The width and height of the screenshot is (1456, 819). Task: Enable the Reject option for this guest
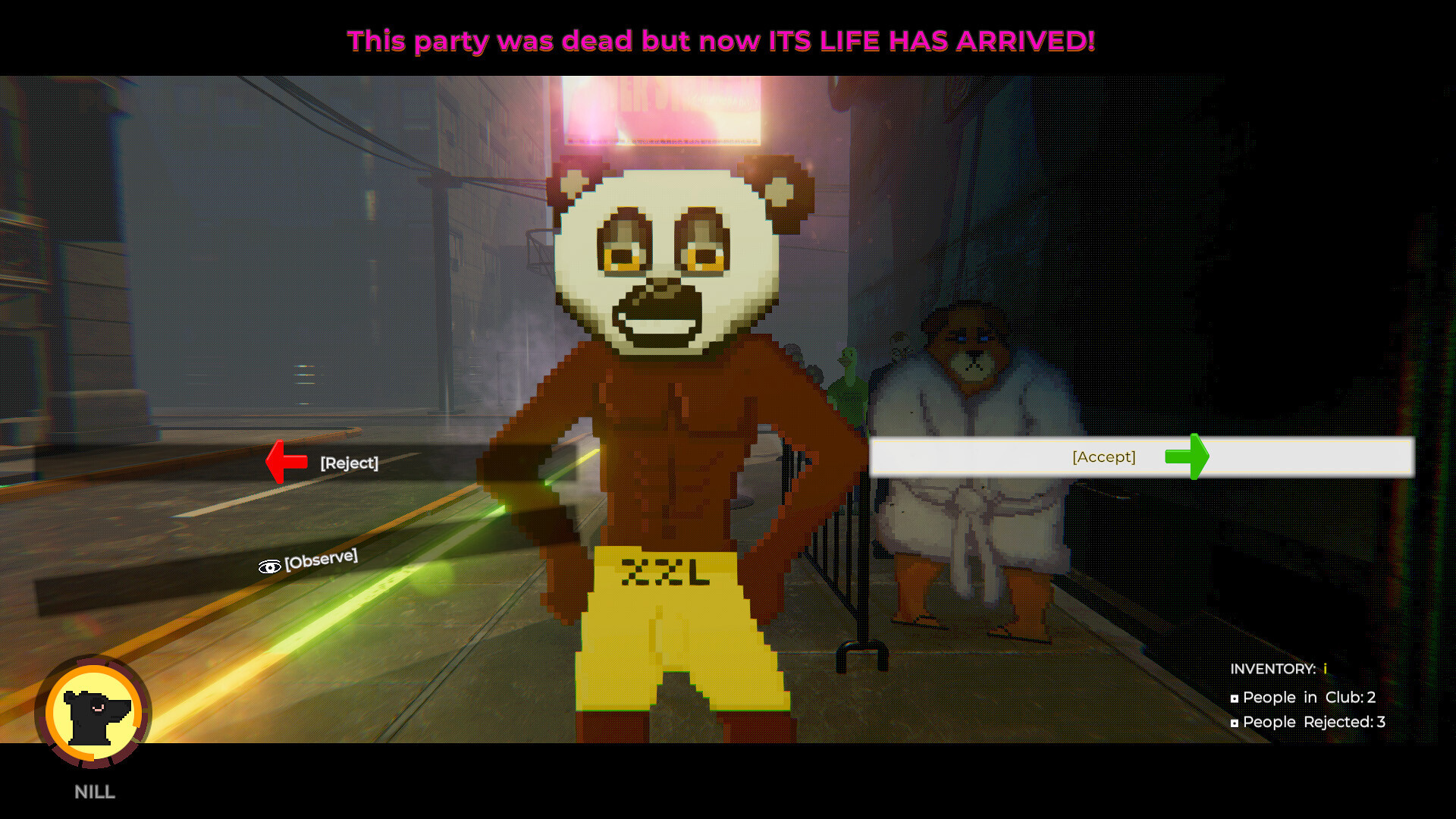pyautogui.click(x=349, y=463)
